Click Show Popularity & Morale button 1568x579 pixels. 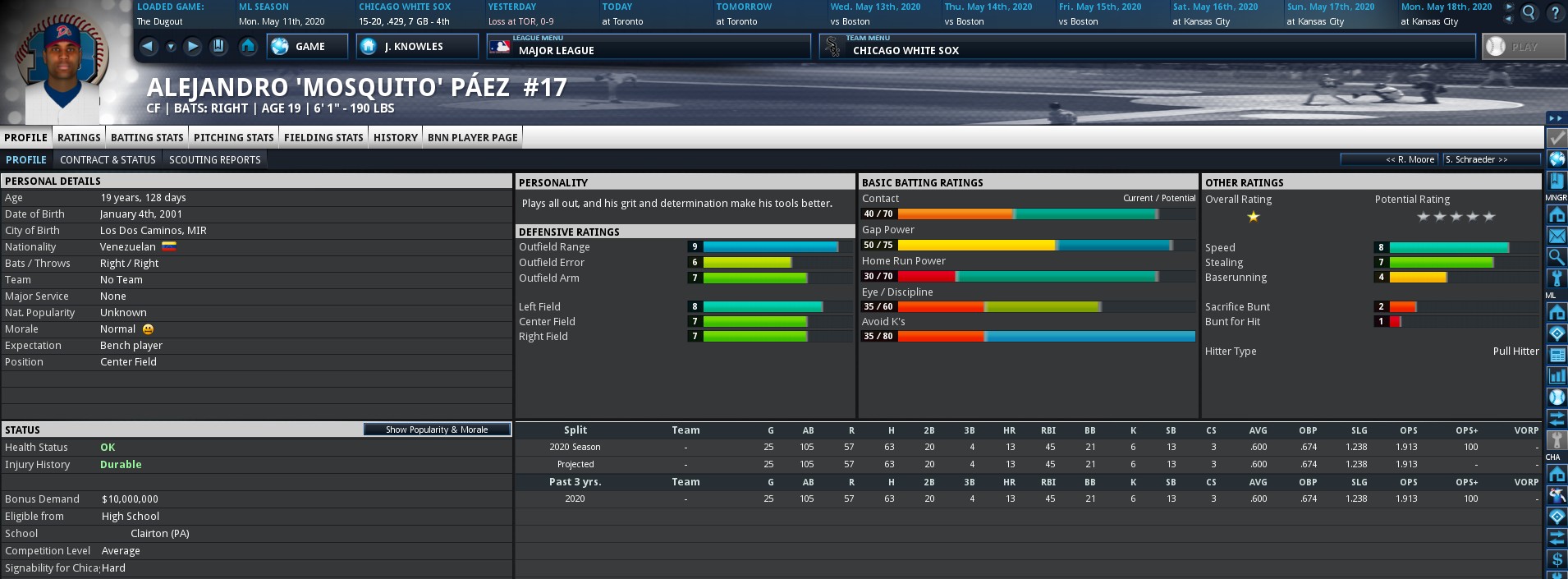[437, 430]
